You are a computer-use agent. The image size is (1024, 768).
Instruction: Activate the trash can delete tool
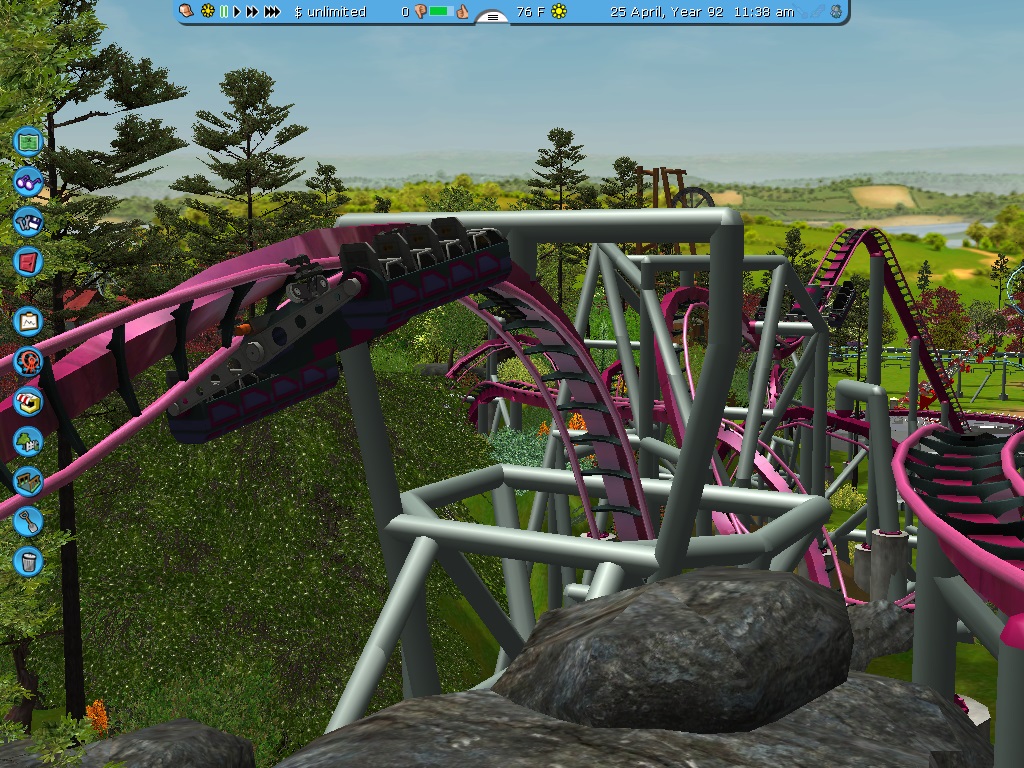click(28, 560)
